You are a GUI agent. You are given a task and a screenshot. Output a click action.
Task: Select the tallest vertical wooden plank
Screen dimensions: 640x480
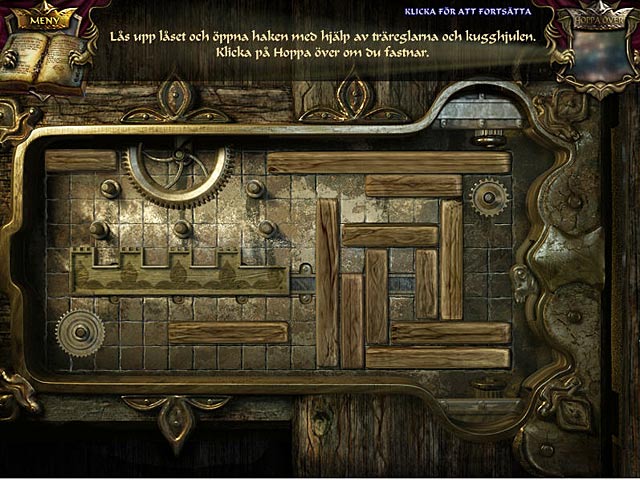click(x=327, y=282)
